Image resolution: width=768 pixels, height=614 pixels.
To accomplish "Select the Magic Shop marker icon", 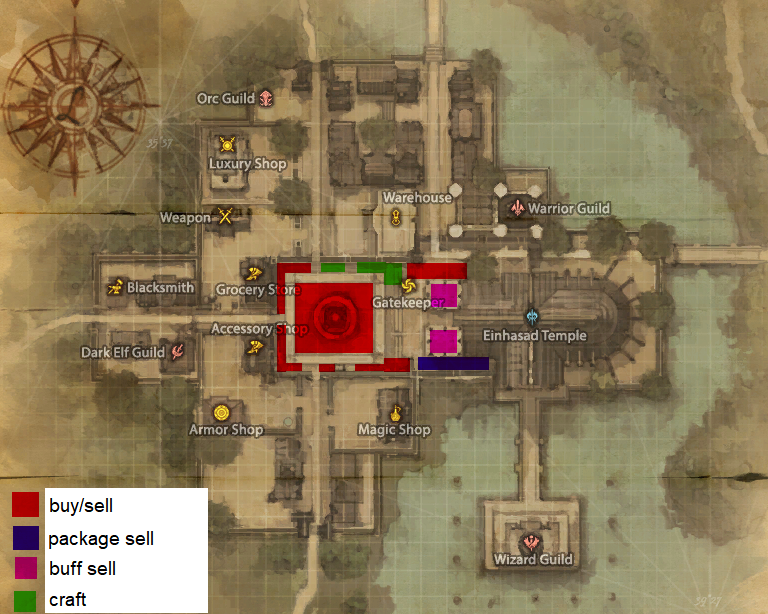I will click(x=395, y=411).
